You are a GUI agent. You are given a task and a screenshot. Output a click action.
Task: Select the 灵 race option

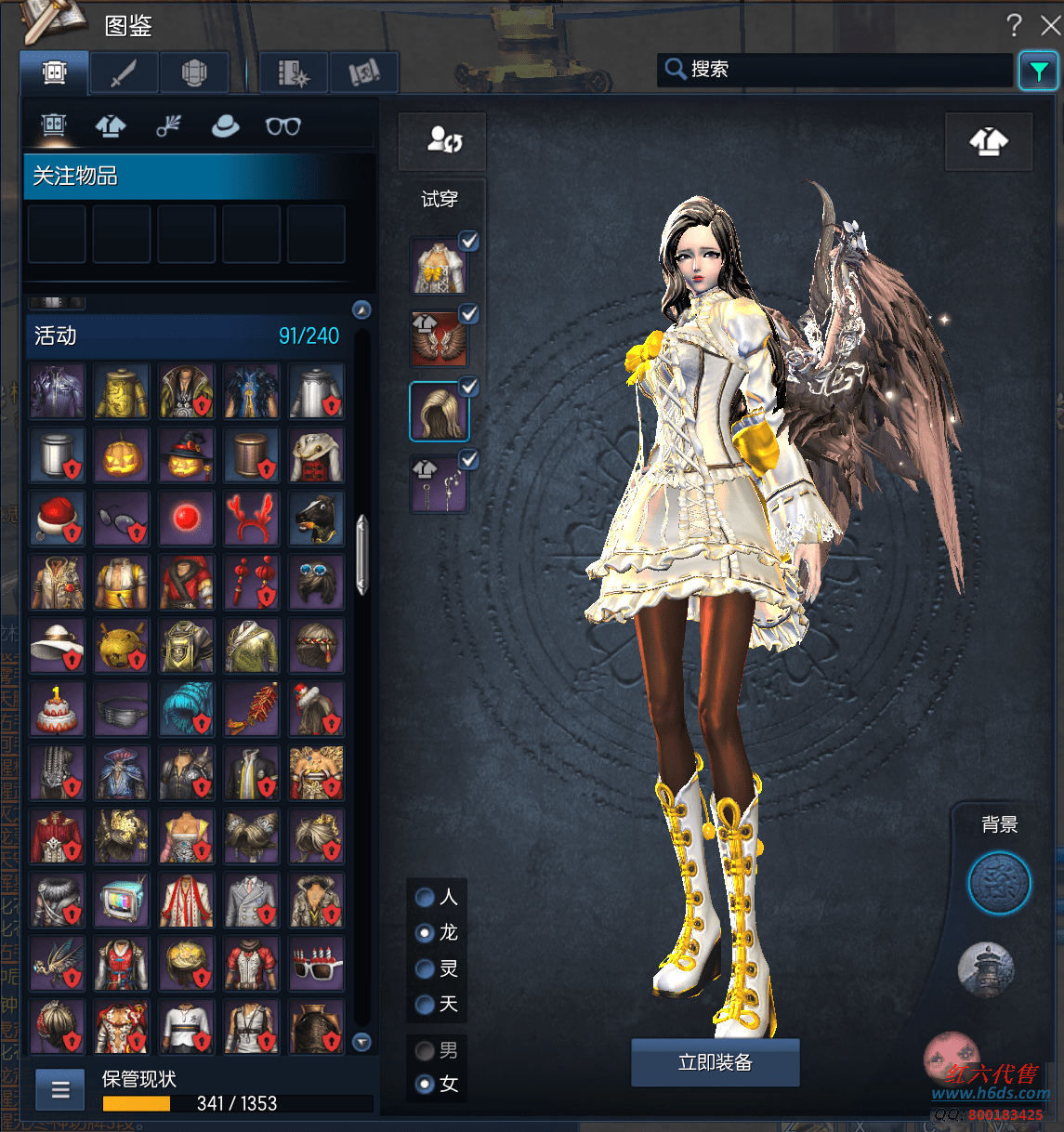(425, 969)
